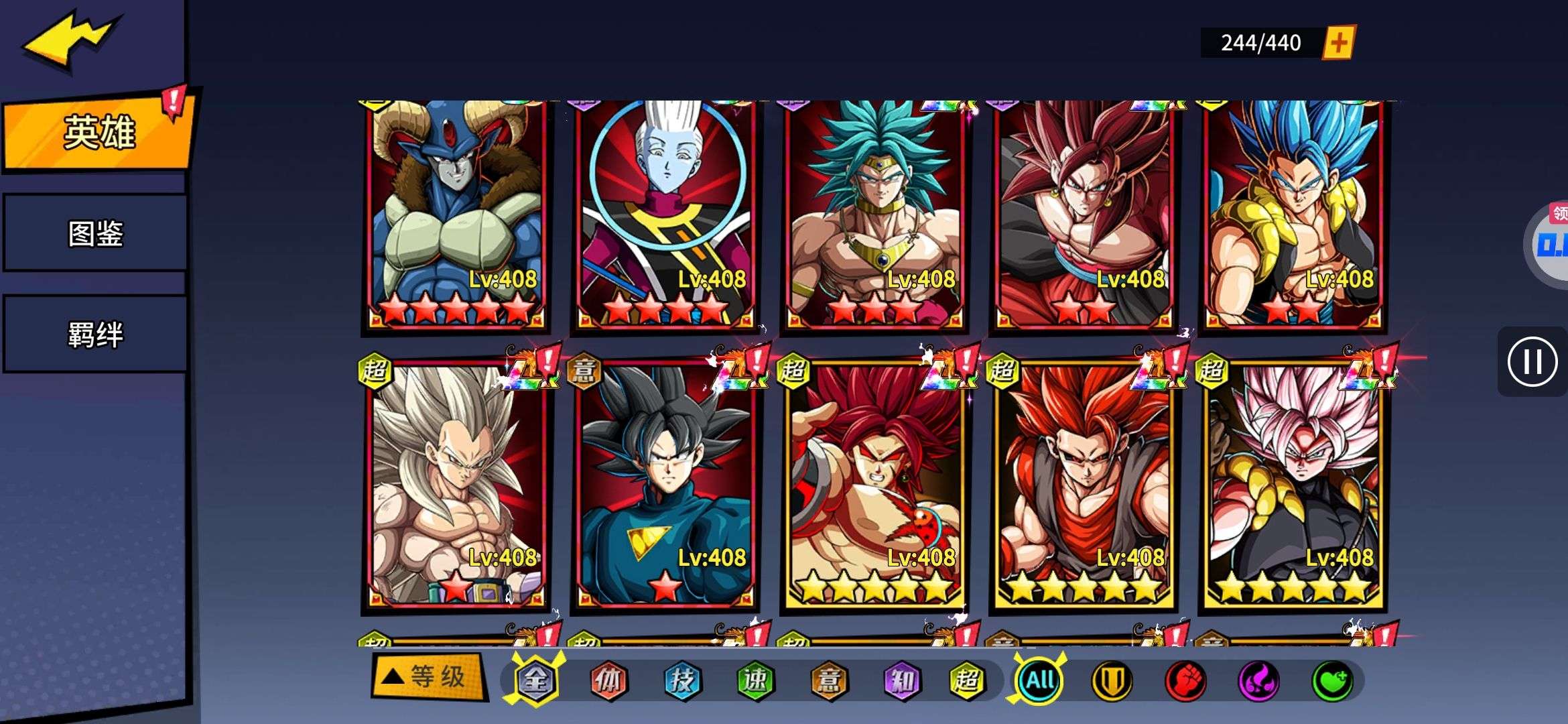
Task: Filter by the green heart role
Action: (x=1331, y=680)
